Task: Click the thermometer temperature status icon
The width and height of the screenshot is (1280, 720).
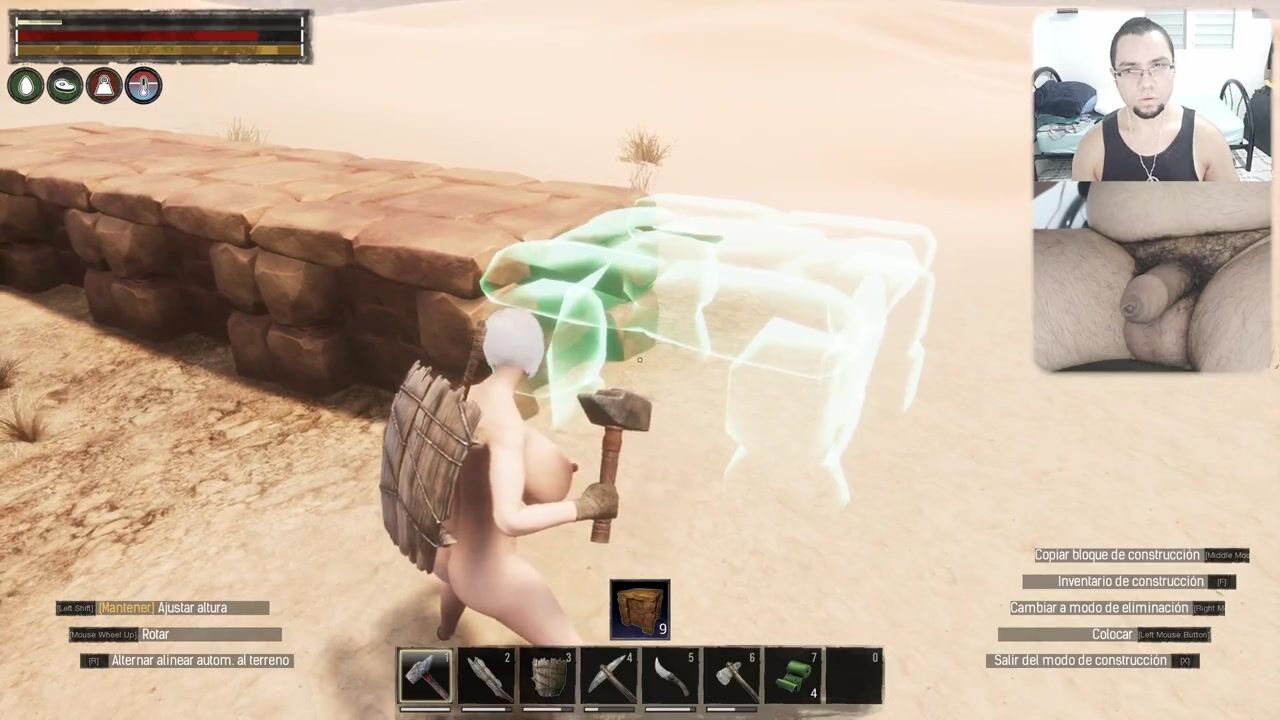Action: [143, 86]
